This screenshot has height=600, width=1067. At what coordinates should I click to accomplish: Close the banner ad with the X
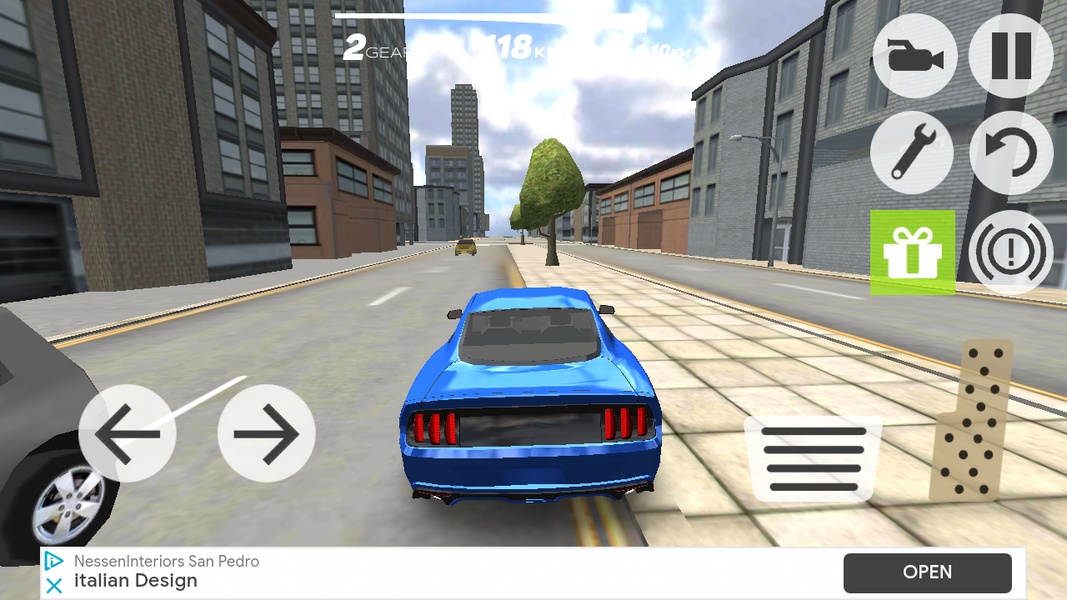(55, 585)
